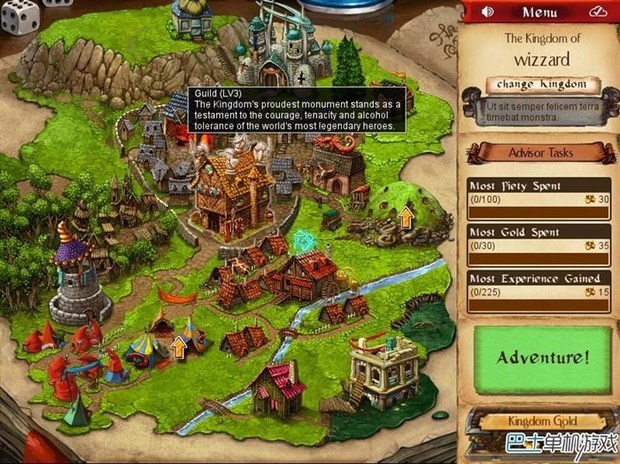Select the Most Experience Gained task
This screenshot has height=464, width=620.
tap(540, 286)
